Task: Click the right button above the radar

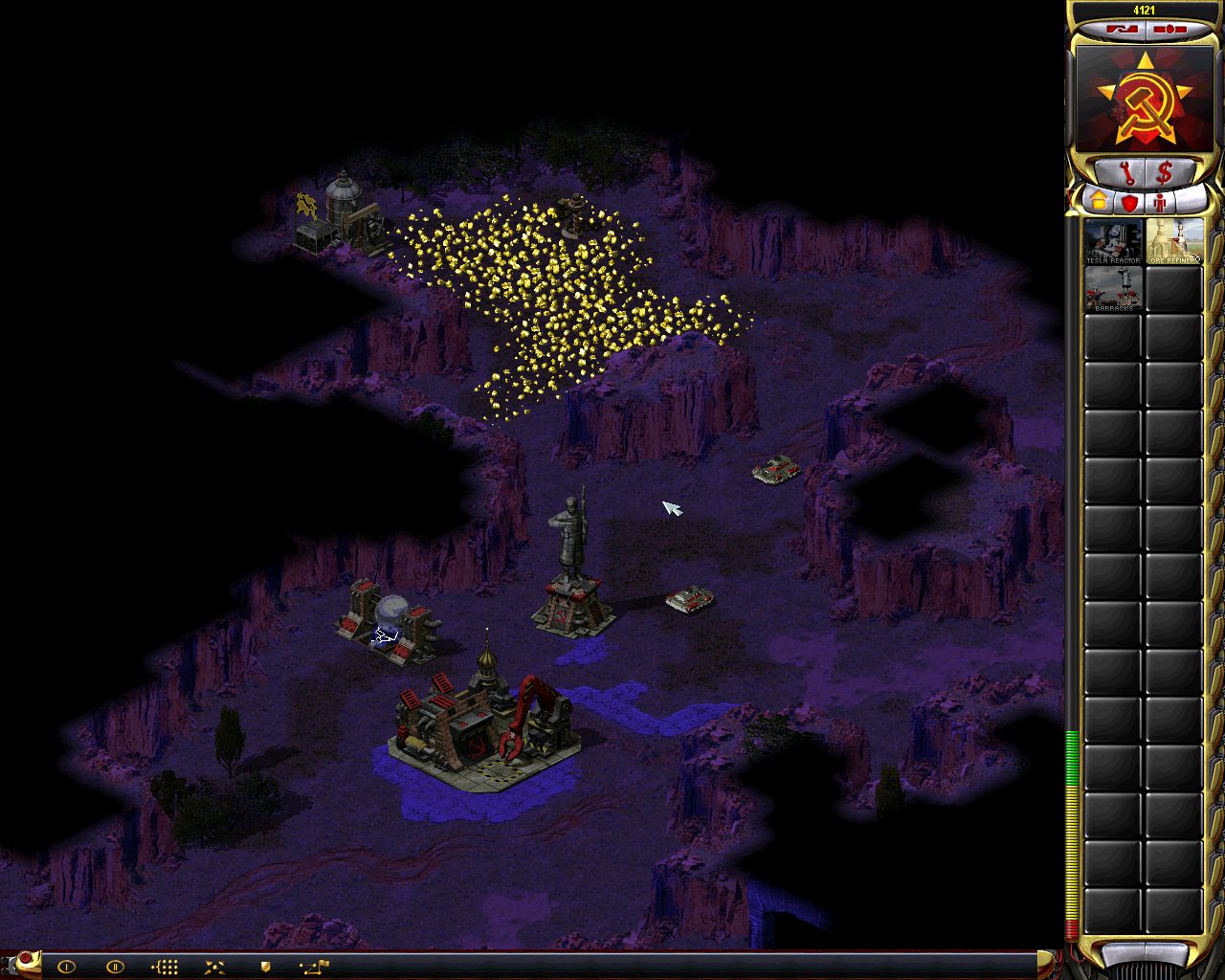Action: click(1169, 30)
